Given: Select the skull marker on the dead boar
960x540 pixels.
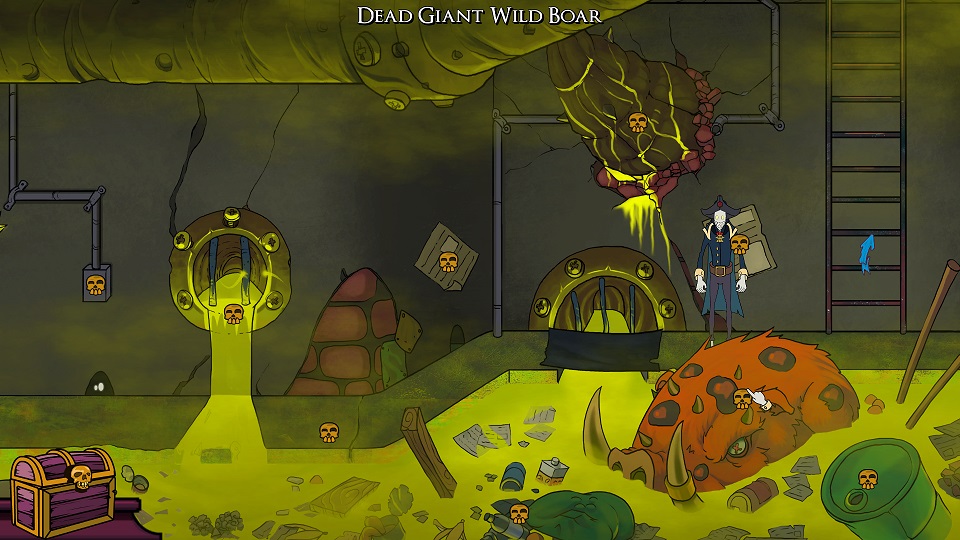Looking at the screenshot, I should pos(742,399).
